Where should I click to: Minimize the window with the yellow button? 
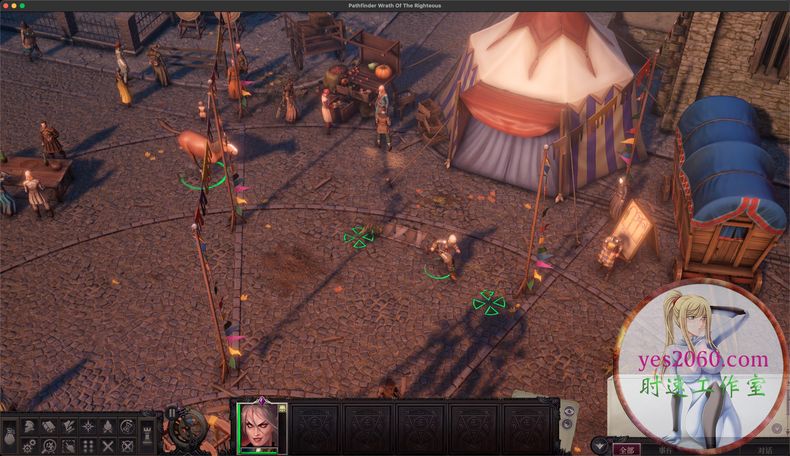pyautogui.click(x=21, y=6)
